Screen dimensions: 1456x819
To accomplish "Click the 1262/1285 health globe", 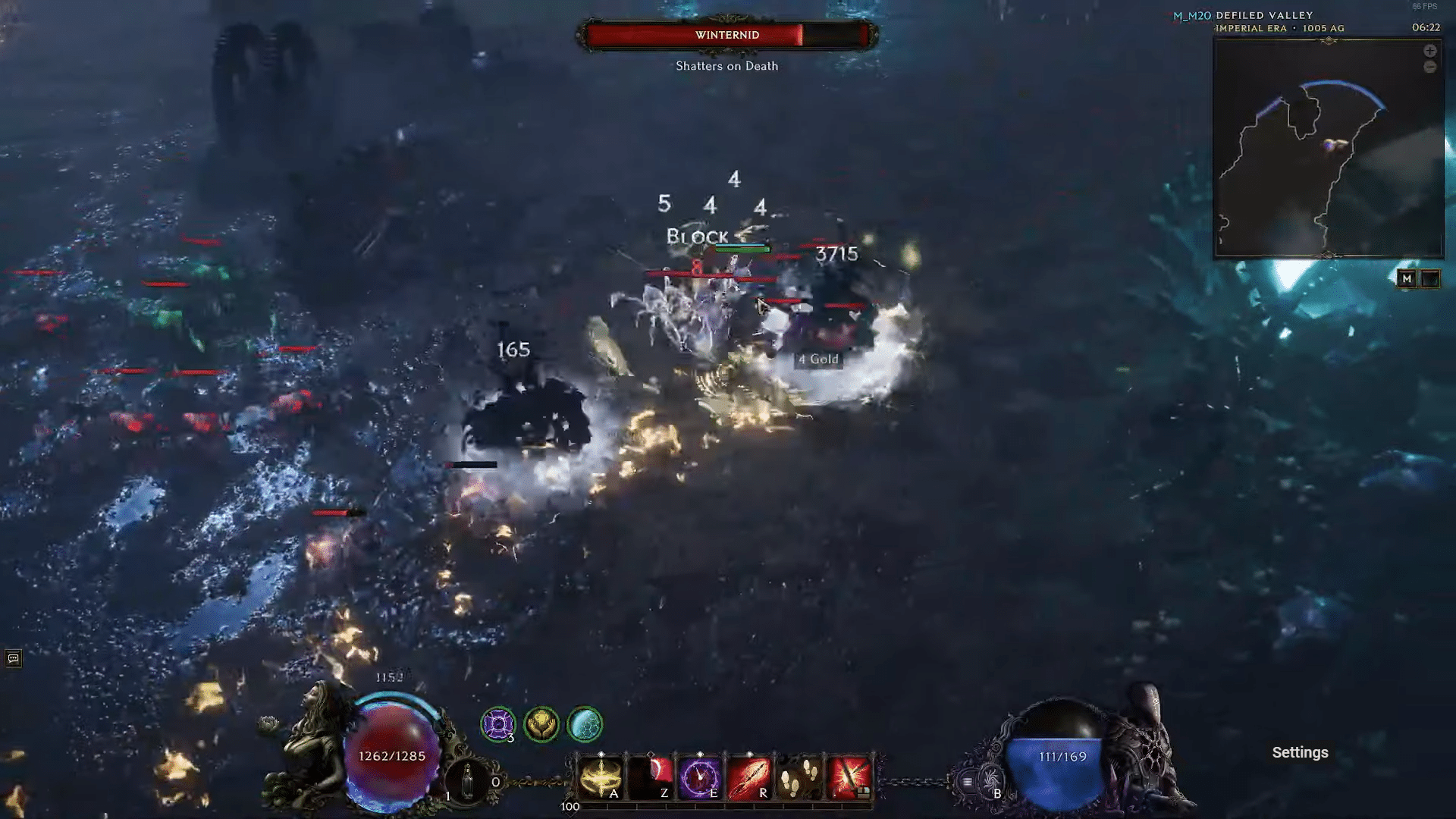I will 391,755.
